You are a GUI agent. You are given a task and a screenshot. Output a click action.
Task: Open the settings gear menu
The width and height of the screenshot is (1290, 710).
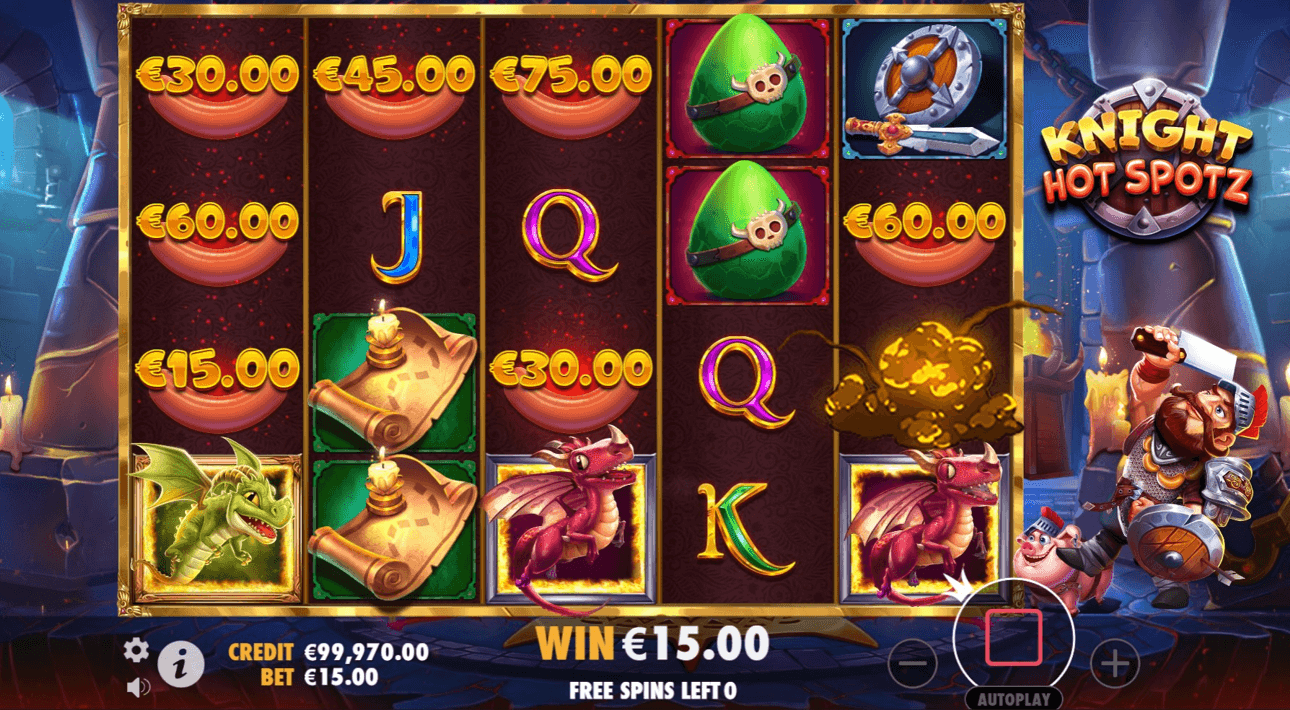(x=136, y=651)
